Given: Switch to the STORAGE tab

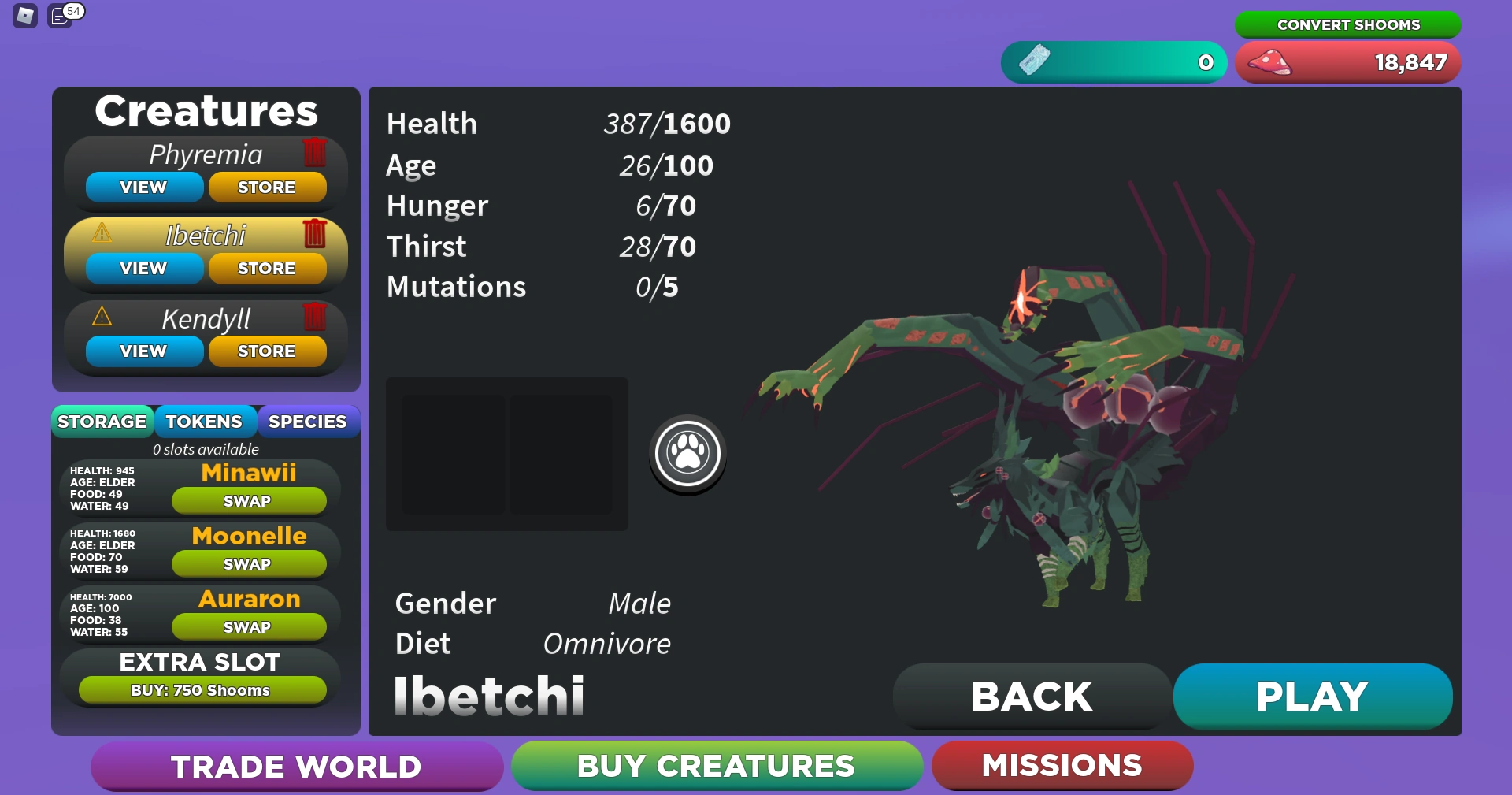Looking at the screenshot, I should (102, 422).
